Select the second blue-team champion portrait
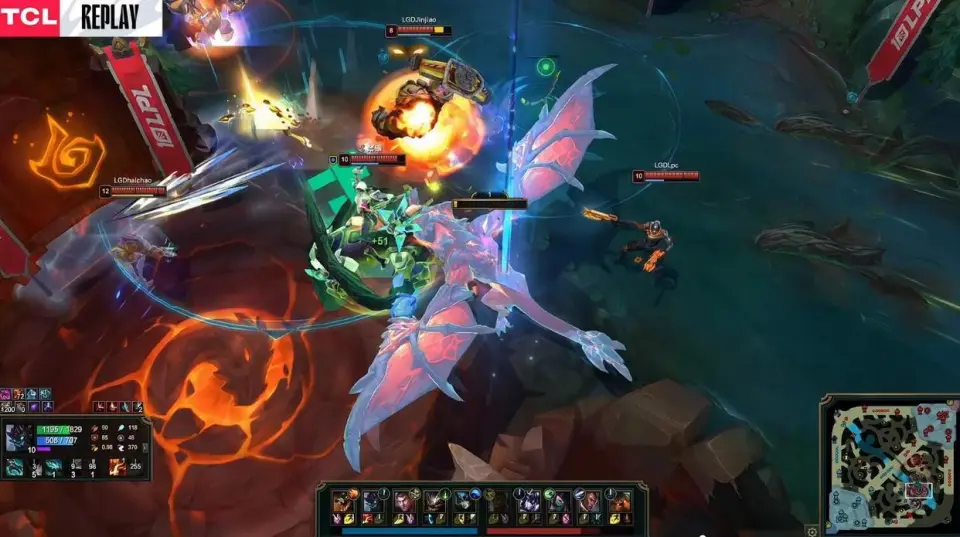Screen dimensions: 960x537 point(373,501)
